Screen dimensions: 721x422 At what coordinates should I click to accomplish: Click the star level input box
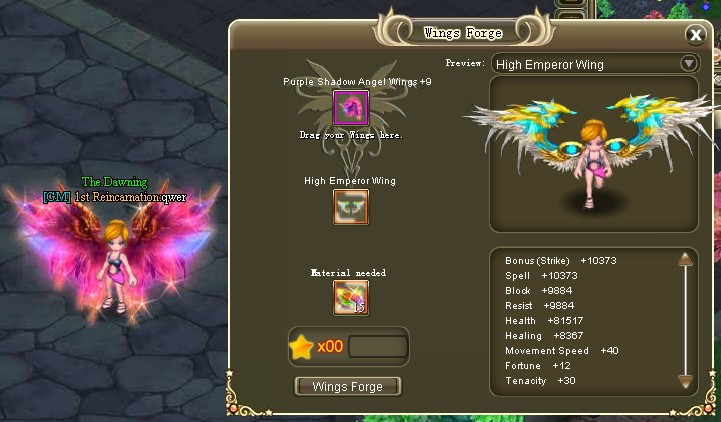(x=377, y=347)
